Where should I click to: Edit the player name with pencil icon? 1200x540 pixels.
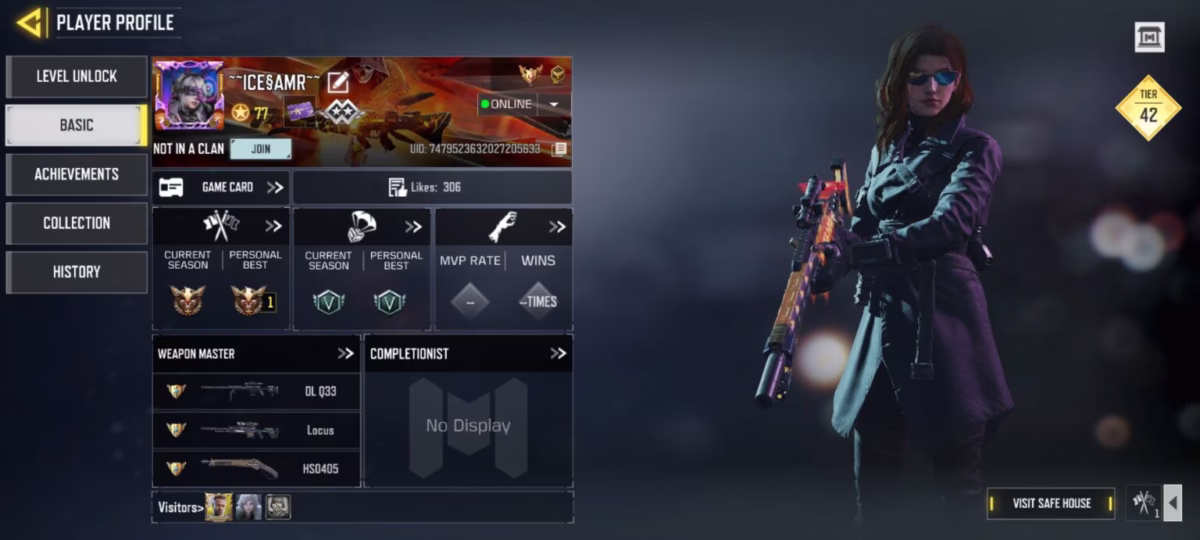coord(338,82)
